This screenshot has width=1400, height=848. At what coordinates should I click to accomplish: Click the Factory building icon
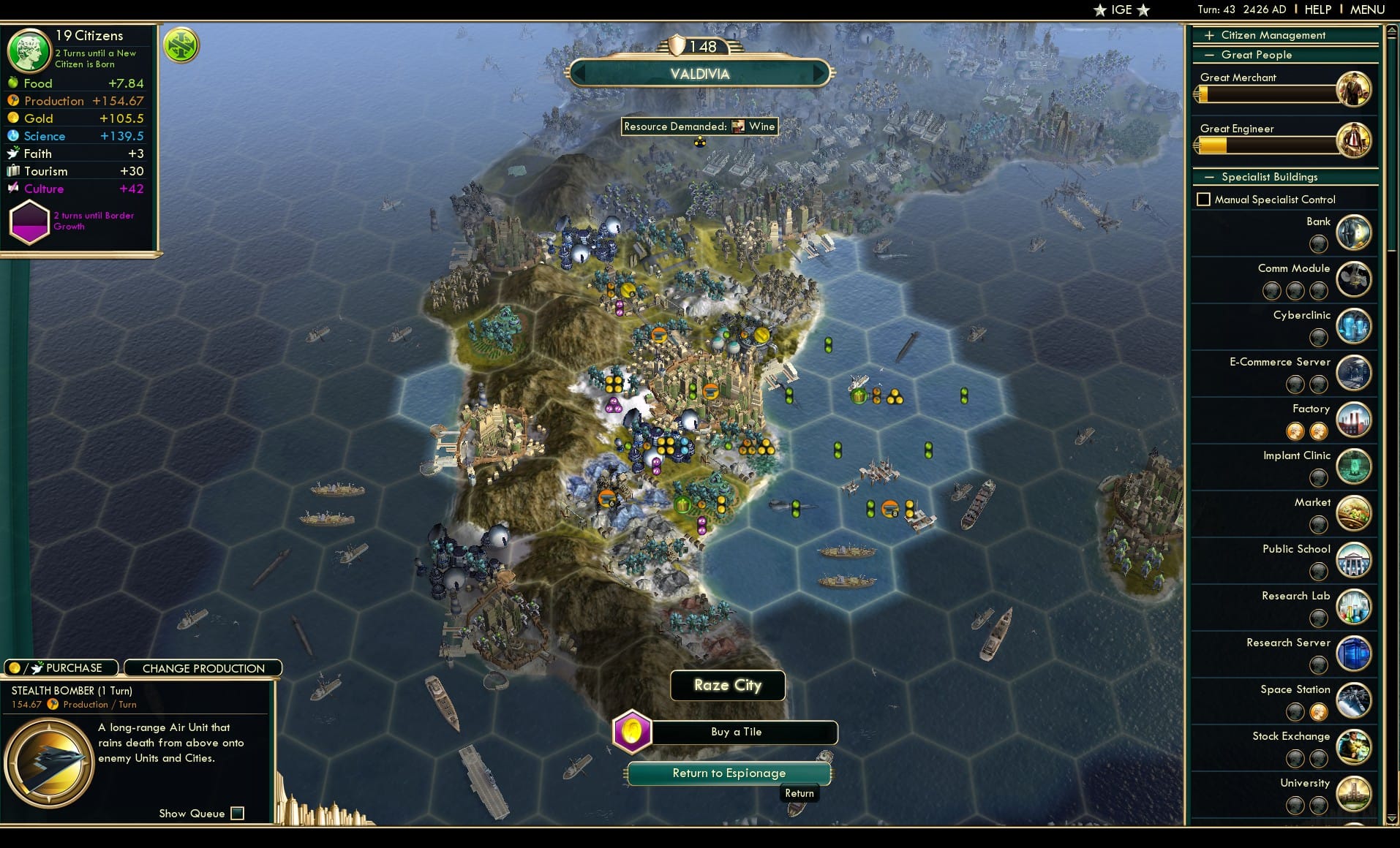coord(1354,420)
